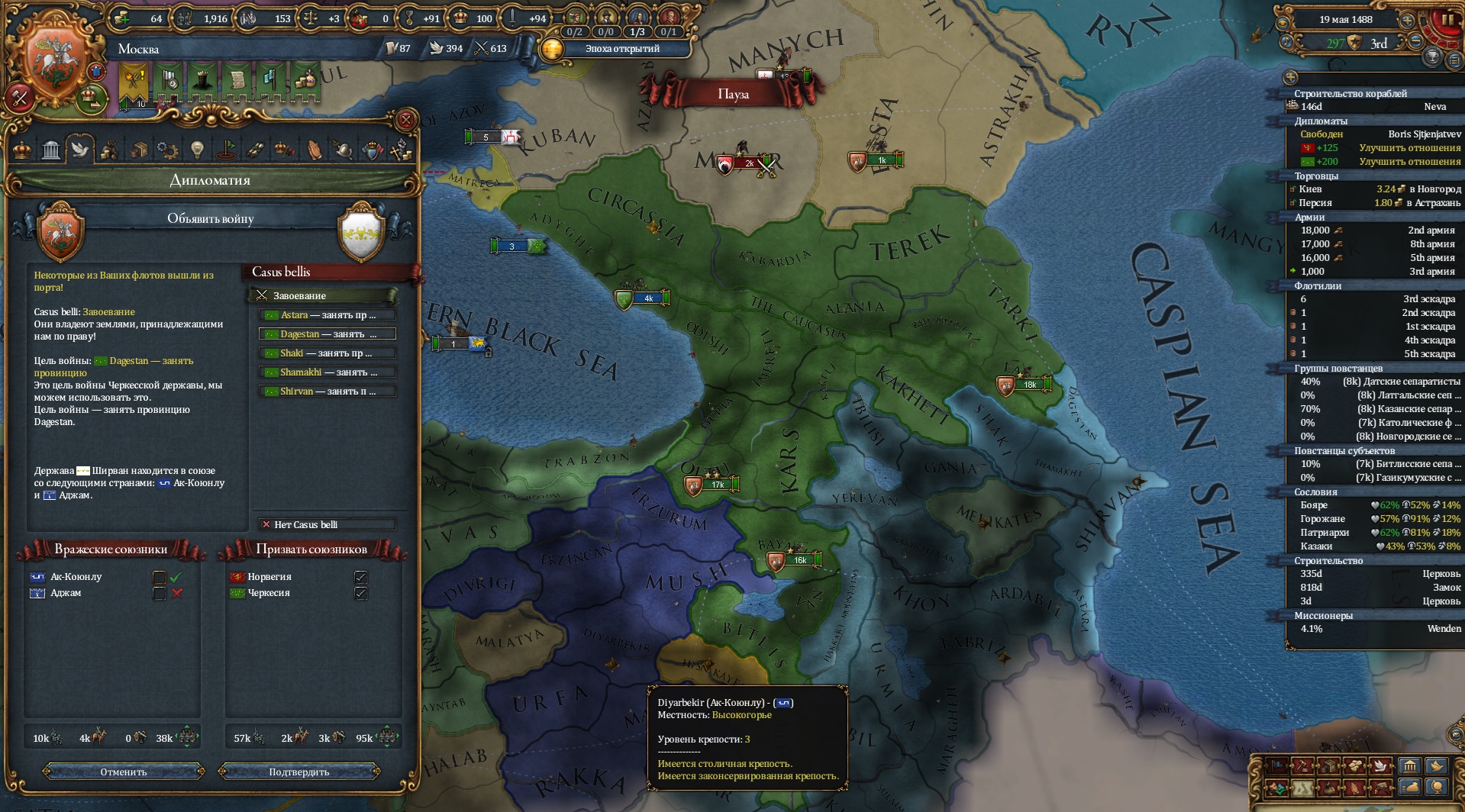The width and height of the screenshot is (1465, 812).
Task: Select the Astara conquest casus belli
Action: [328, 315]
